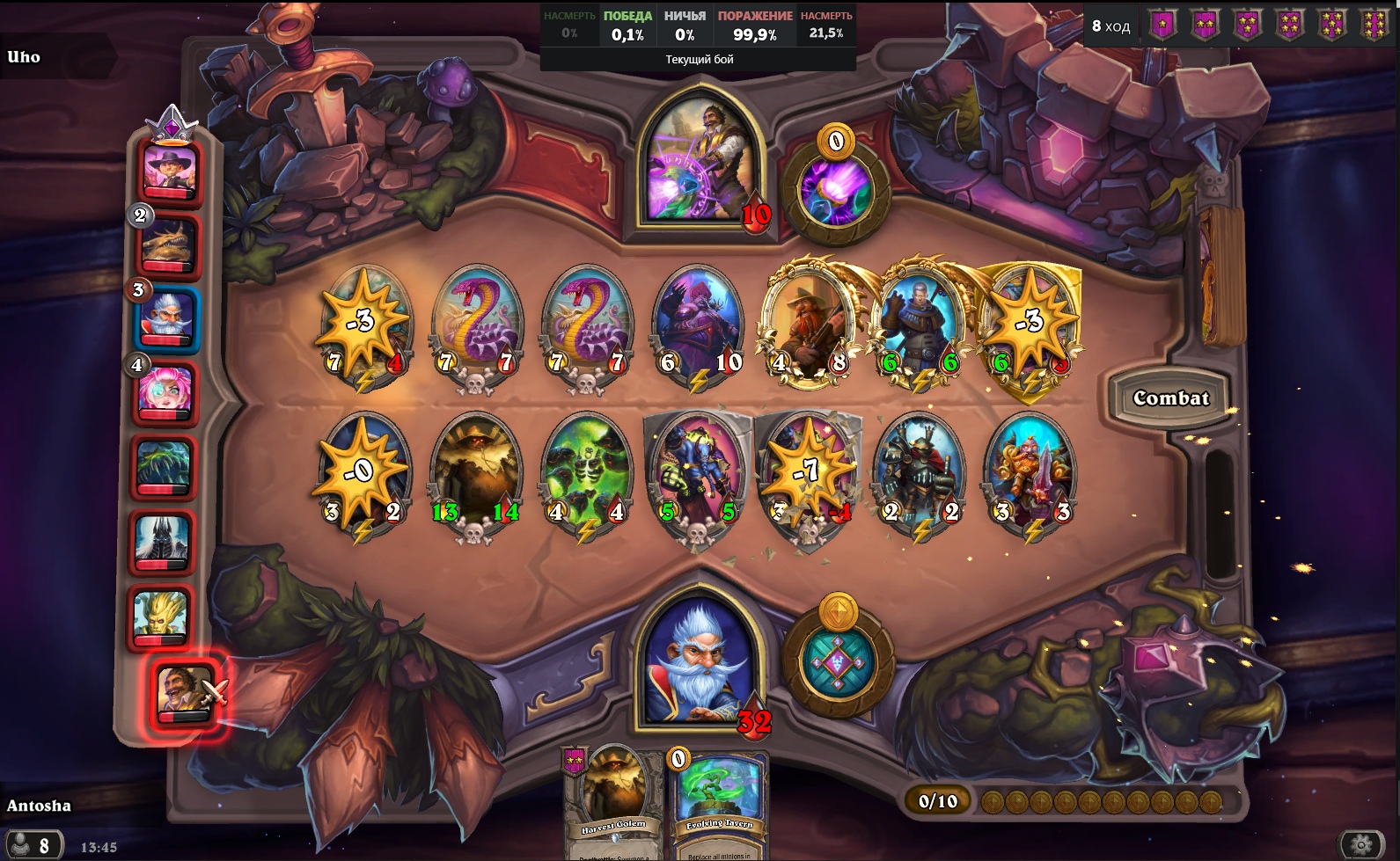Select the 6/10 purple-cloaked enemy minion

coord(700,325)
